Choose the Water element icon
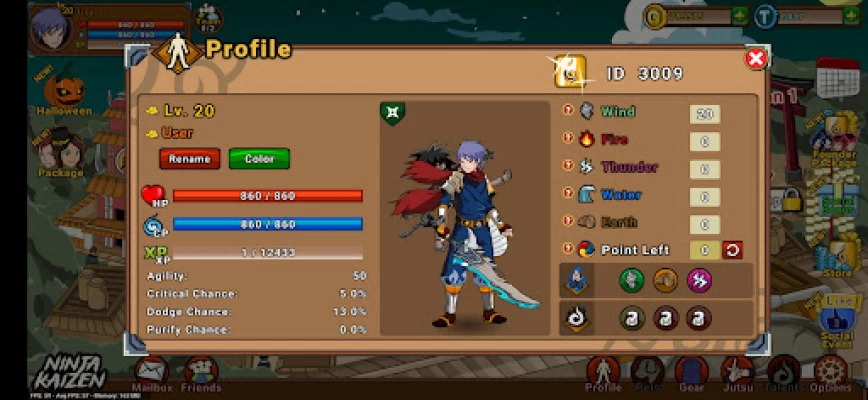 (x=587, y=195)
